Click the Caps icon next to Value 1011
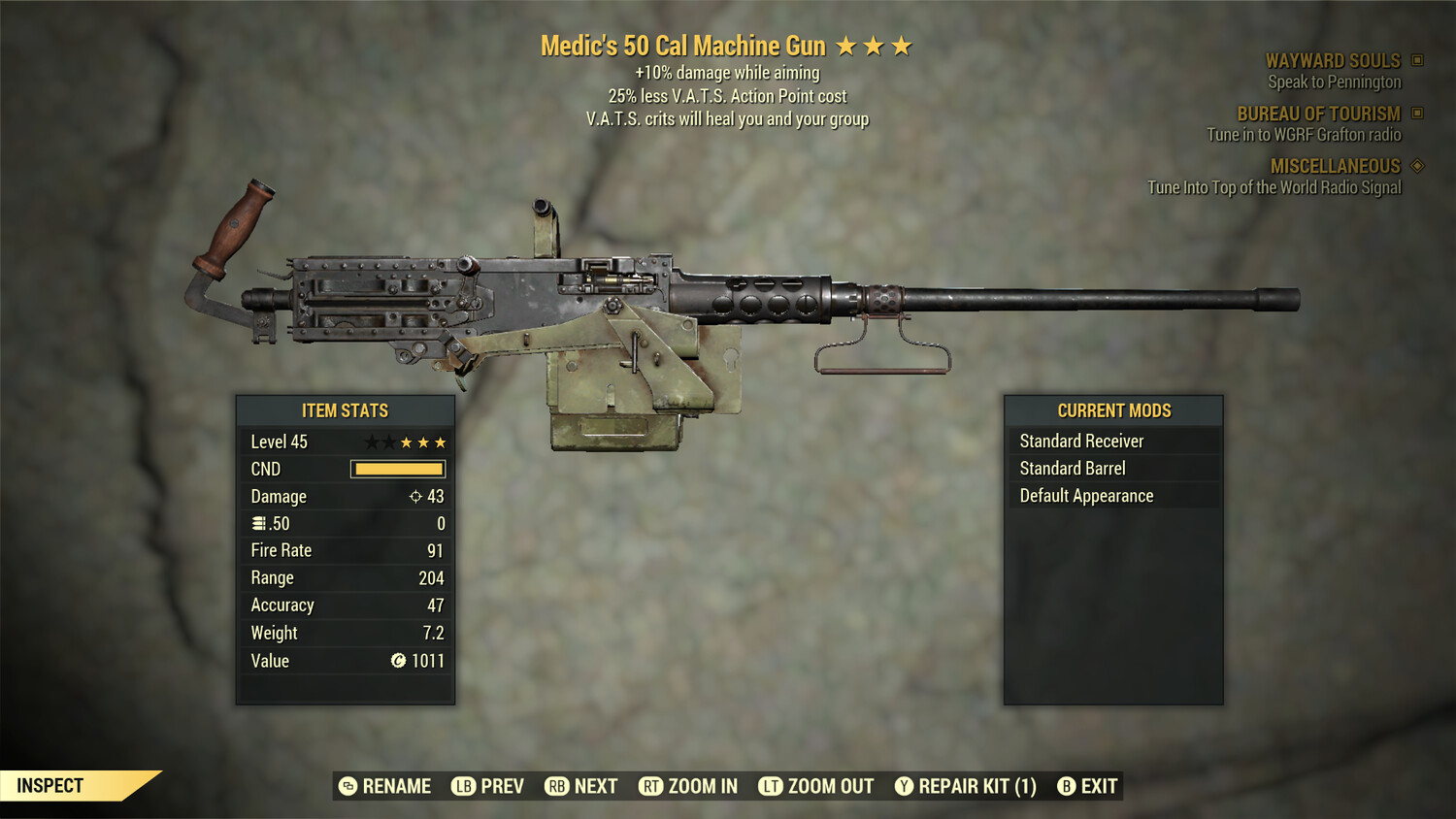The height and width of the screenshot is (819, 1456). tap(397, 661)
